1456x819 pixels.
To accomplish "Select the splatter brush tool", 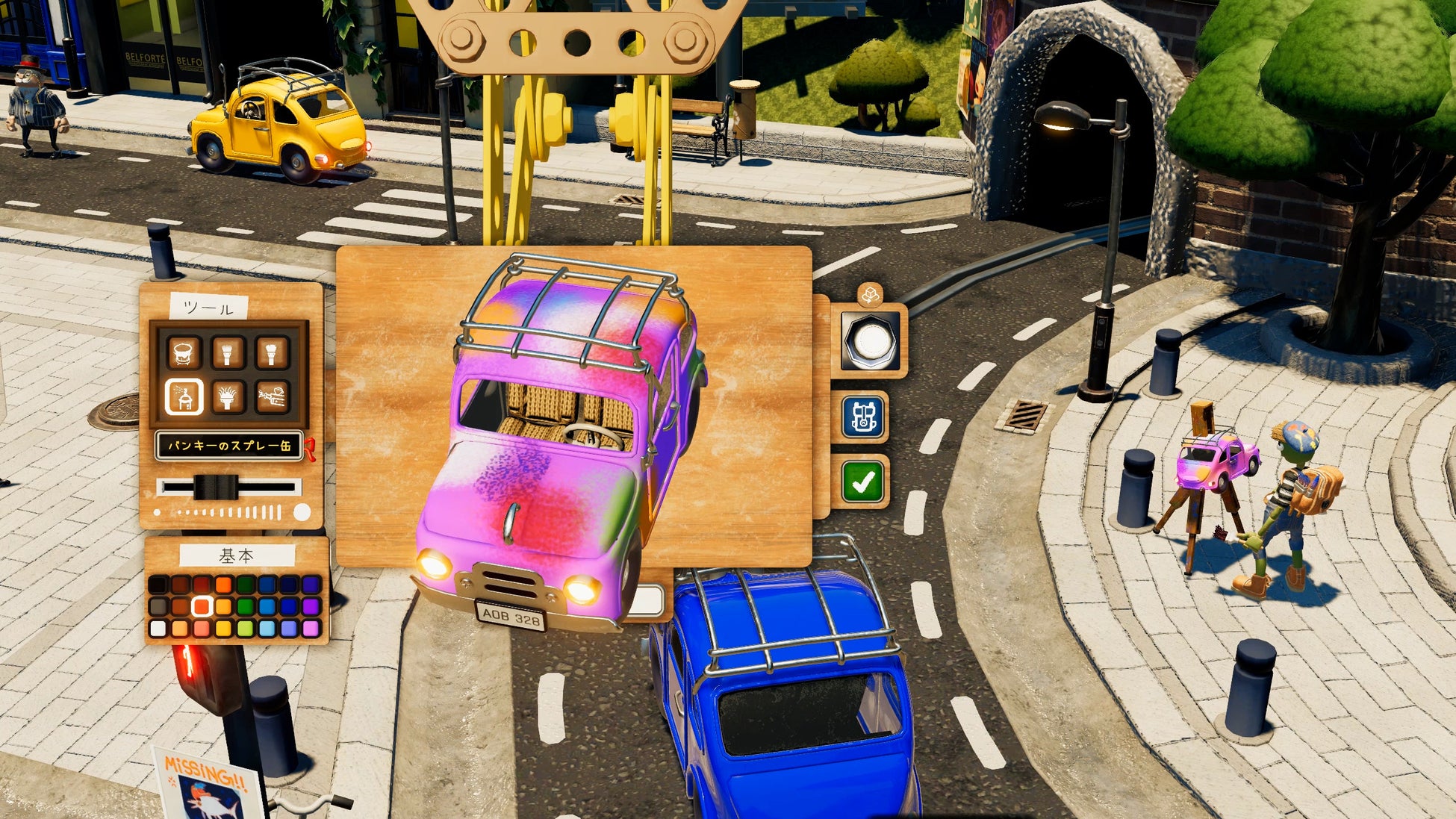I will pos(228,396).
